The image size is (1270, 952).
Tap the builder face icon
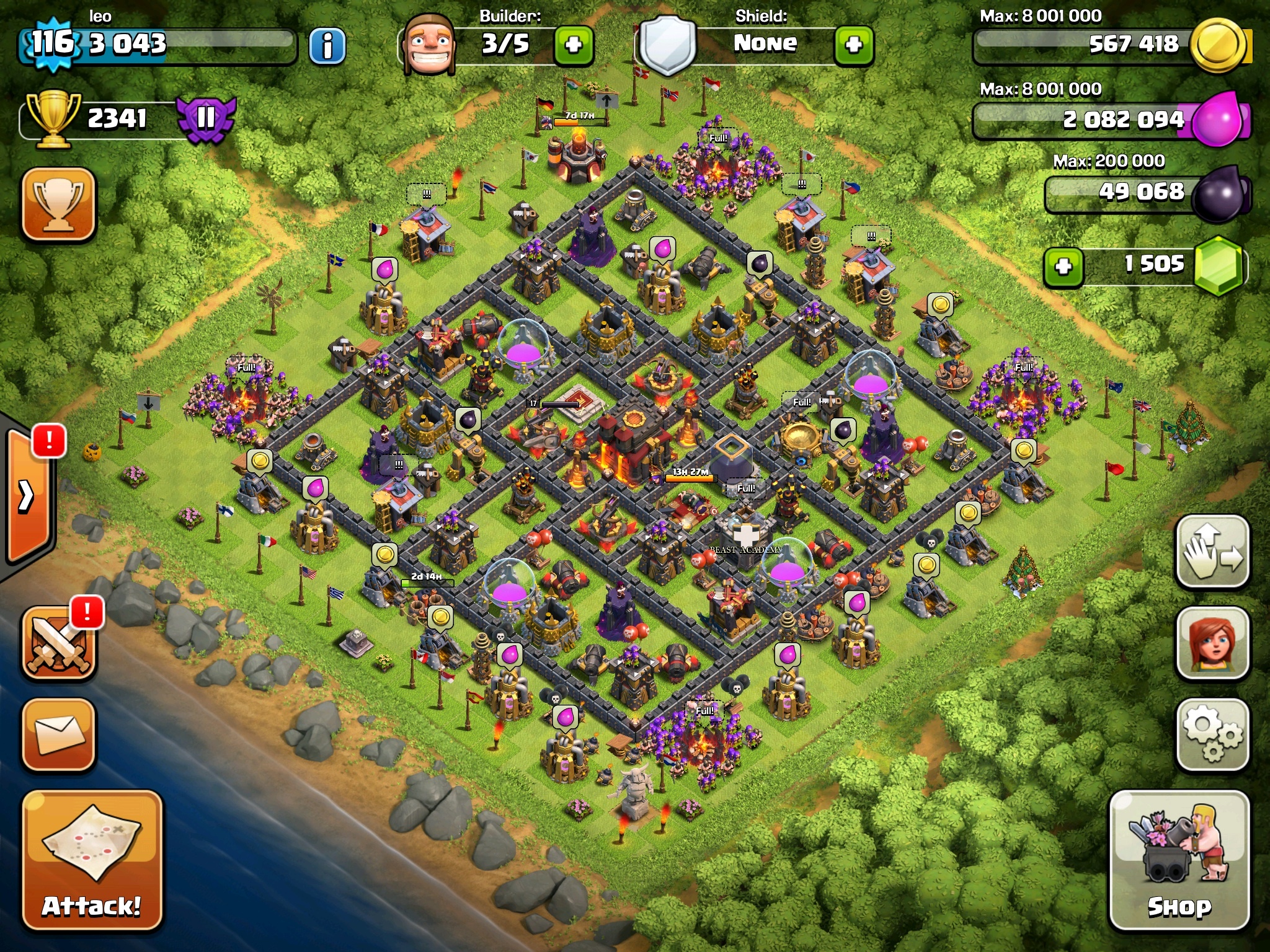coord(429,45)
